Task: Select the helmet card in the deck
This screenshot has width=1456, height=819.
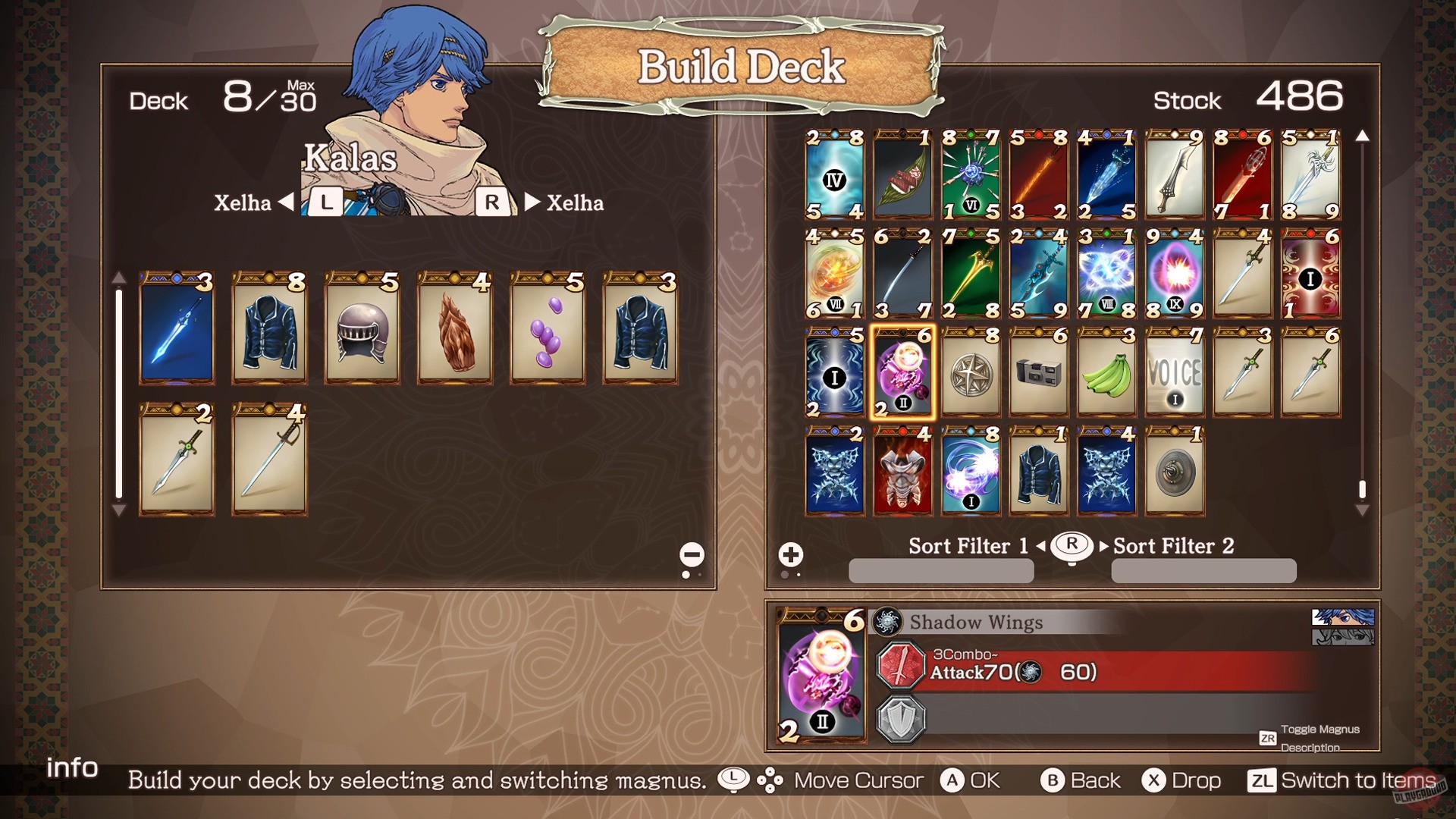Action: pos(362,331)
